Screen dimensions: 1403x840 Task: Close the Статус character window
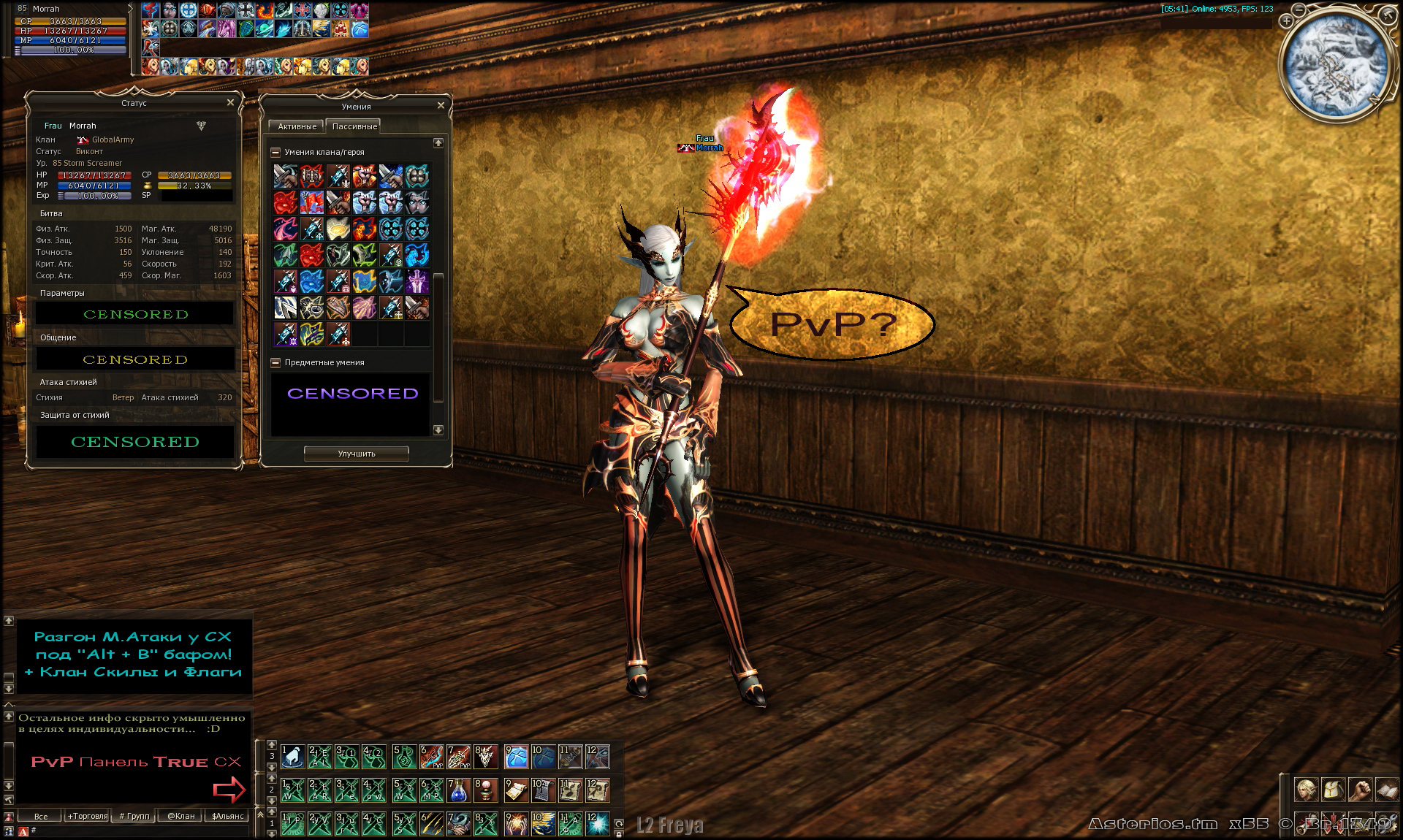pyautogui.click(x=230, y=103)
